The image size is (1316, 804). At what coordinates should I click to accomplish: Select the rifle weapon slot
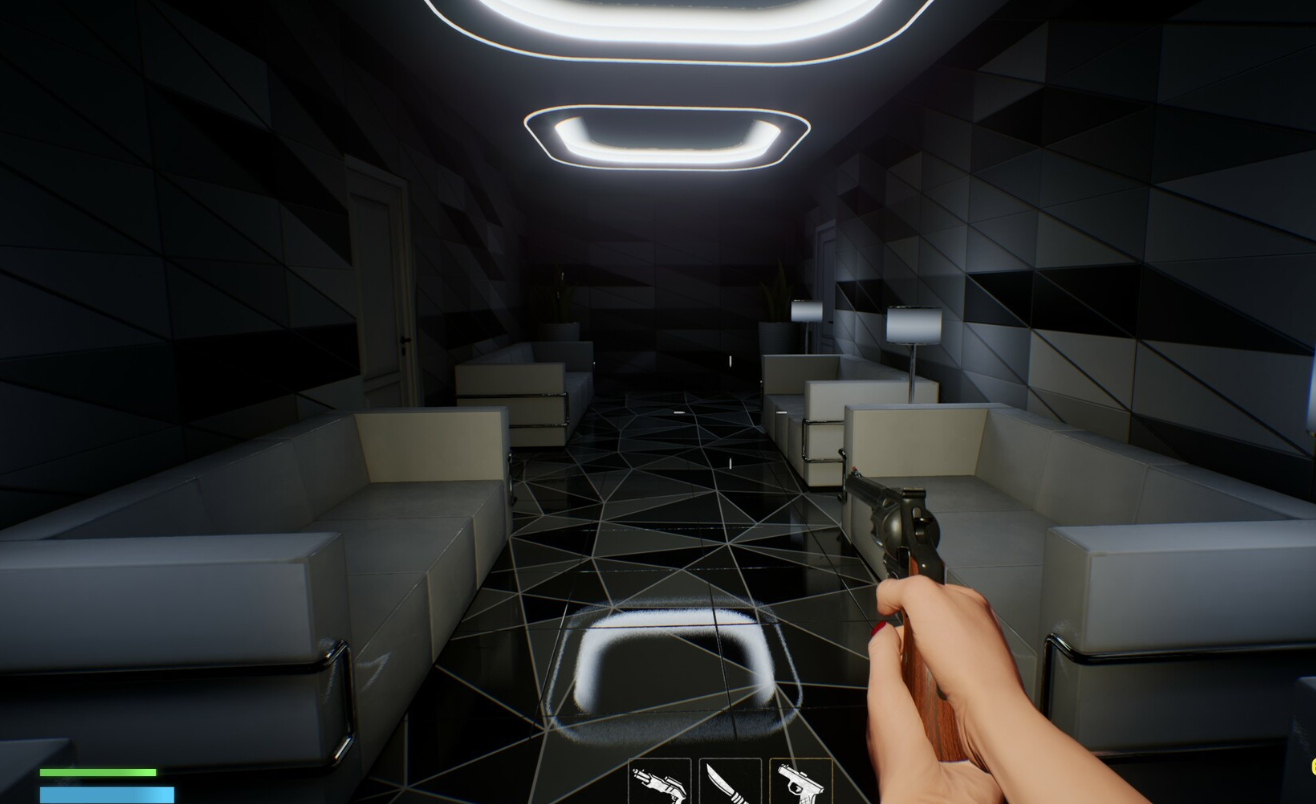pos(659,782)
